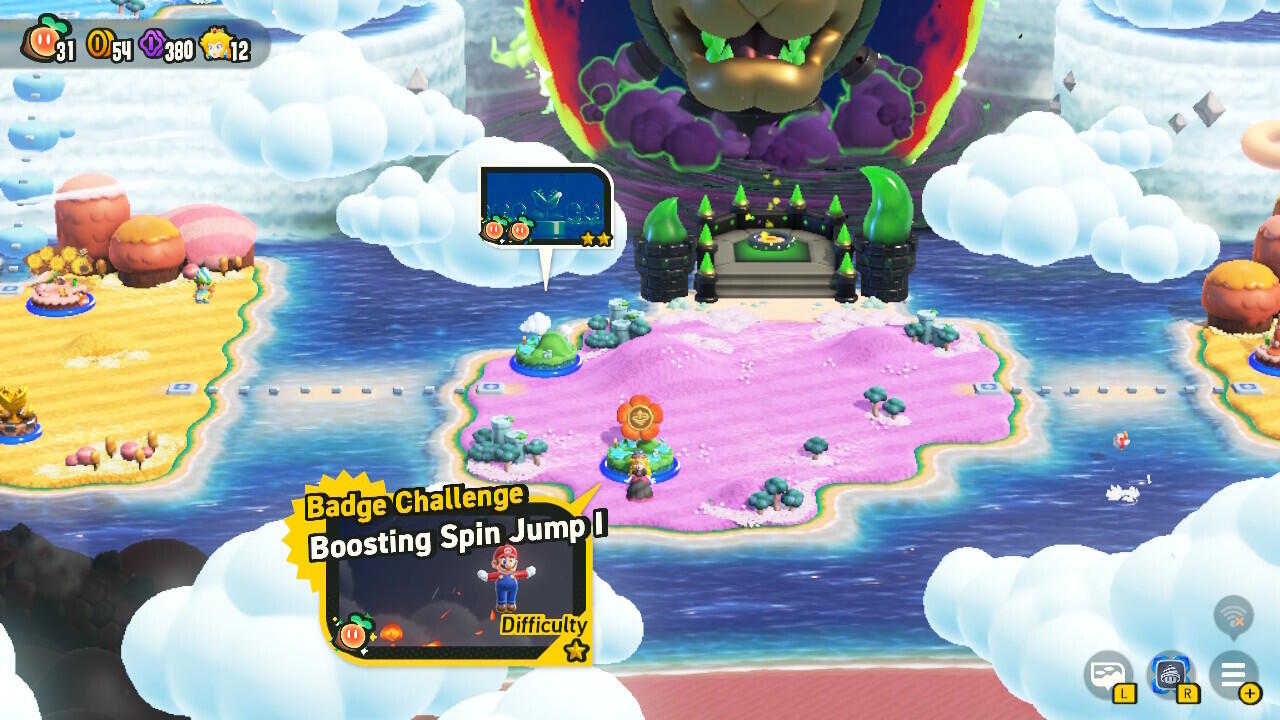
Task: Click Mario in the Badge Challenge preview image
Action: (506, 578)
